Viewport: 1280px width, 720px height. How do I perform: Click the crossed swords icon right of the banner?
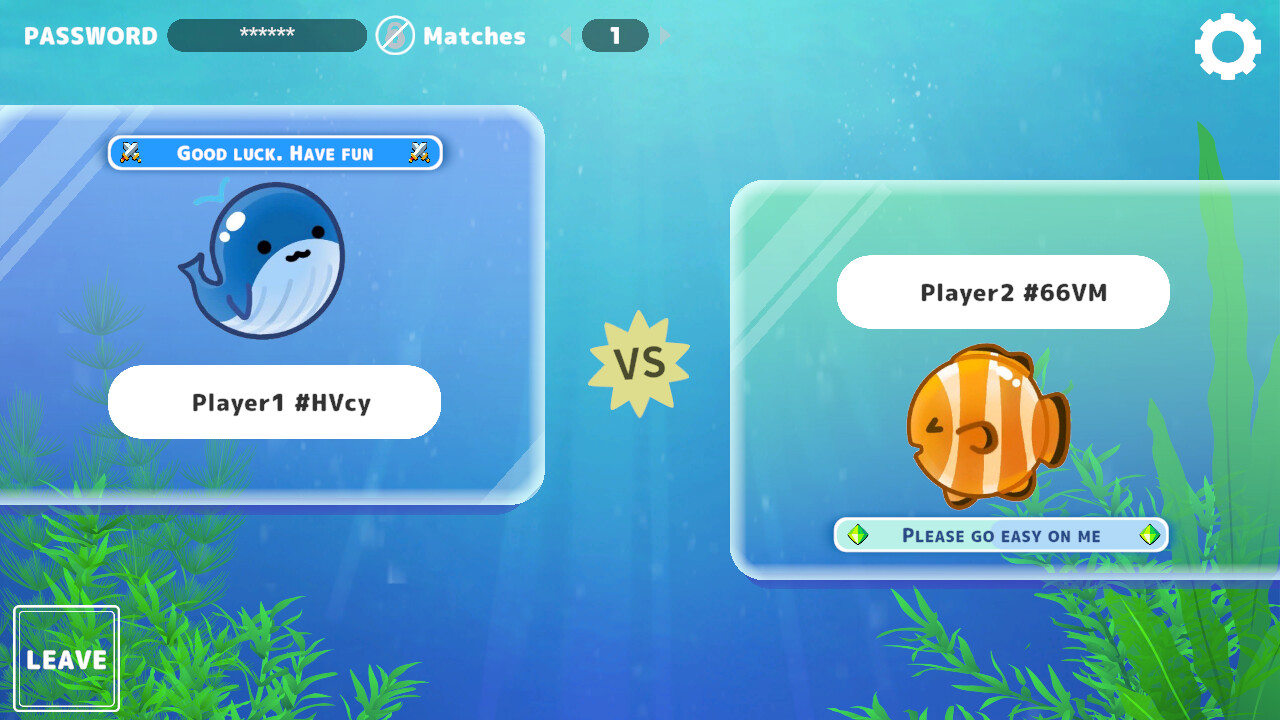point(419,153)
